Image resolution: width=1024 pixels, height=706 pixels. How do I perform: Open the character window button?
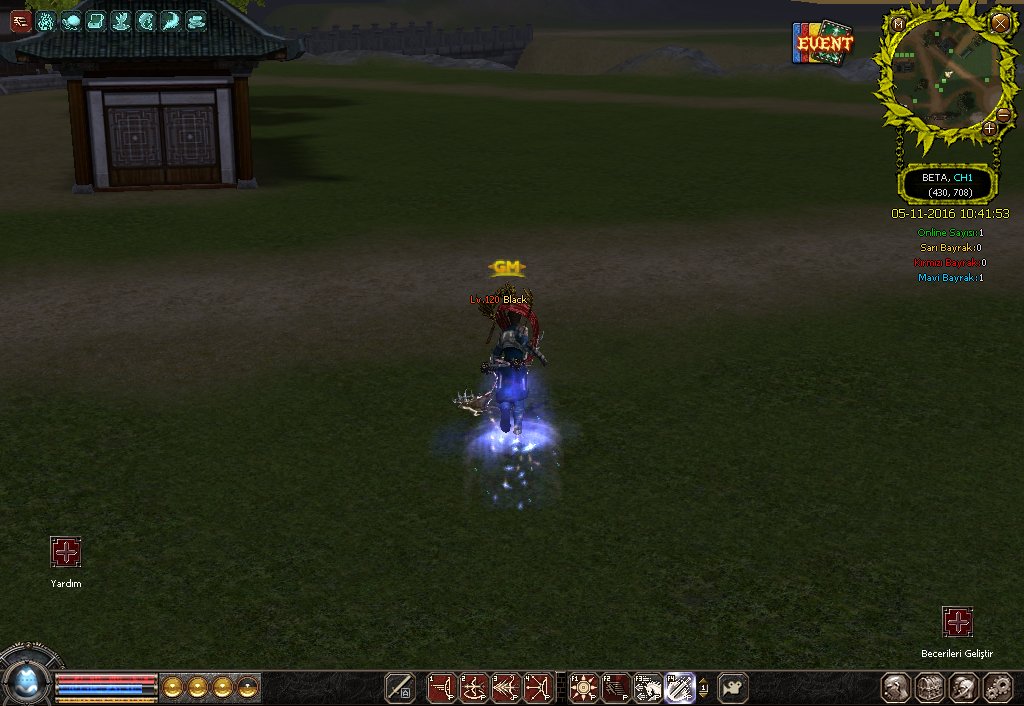coord(897,688)
